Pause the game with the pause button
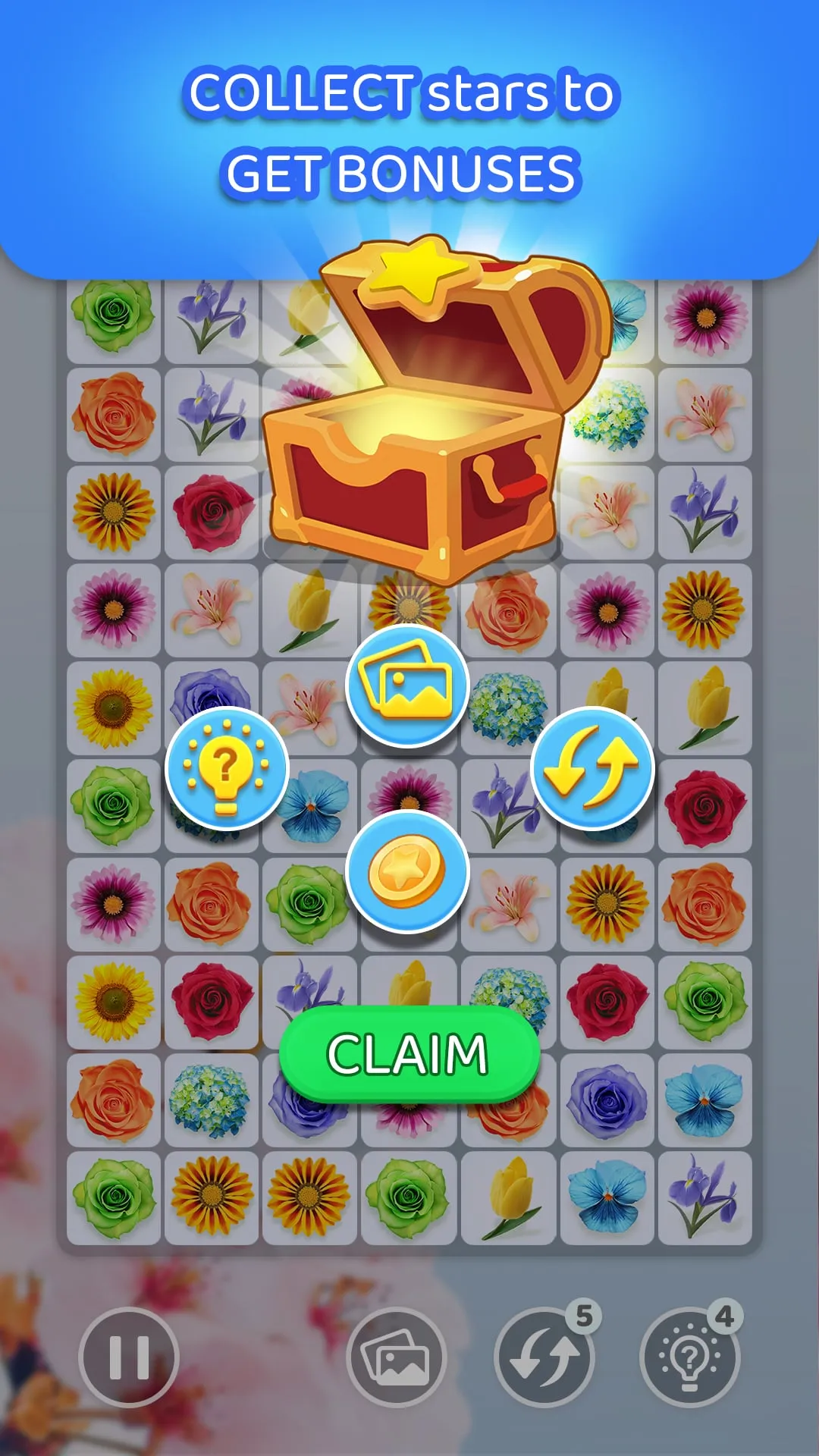Screen dimensions: 819x1456 click(129, 1357)
